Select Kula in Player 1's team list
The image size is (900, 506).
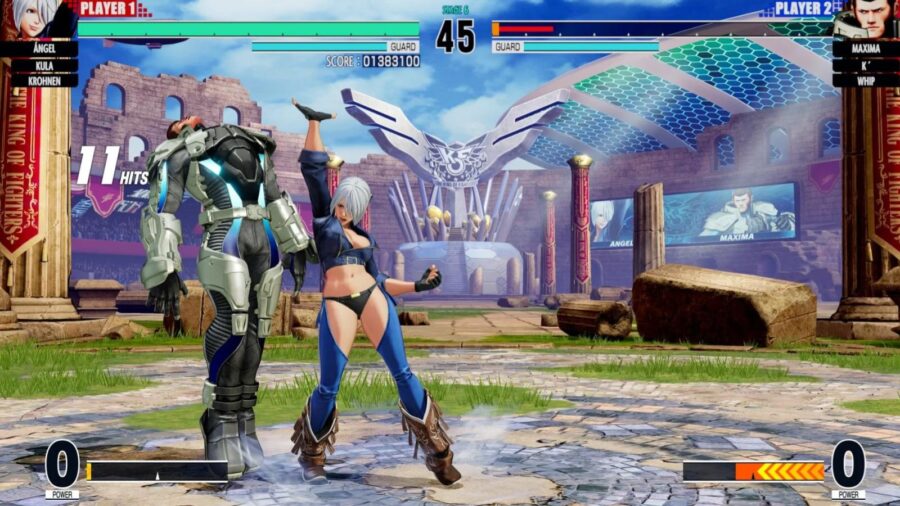[x=38, y=65]
